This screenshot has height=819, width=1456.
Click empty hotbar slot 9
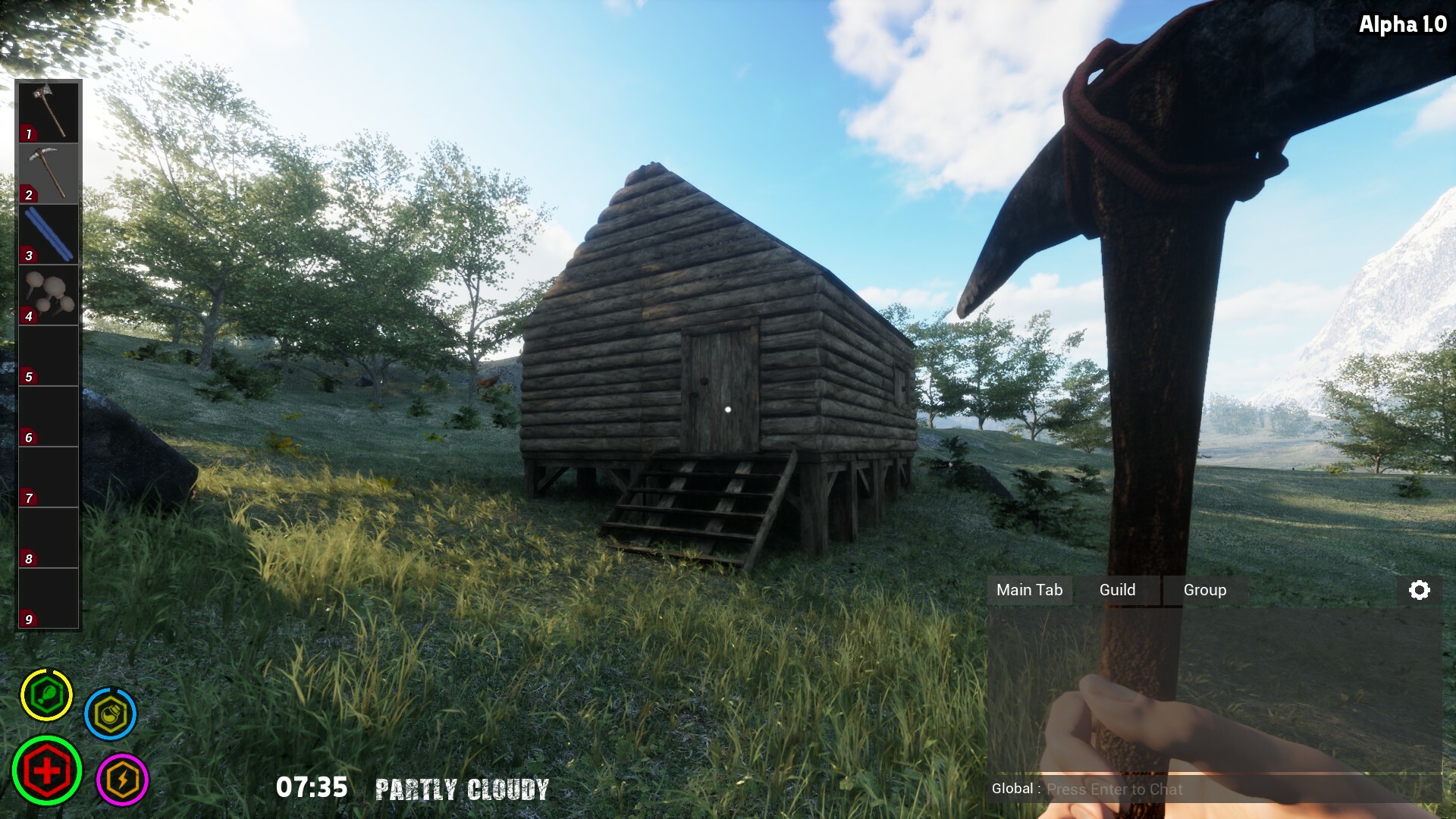pyautogui.click(x=48, y=598)
